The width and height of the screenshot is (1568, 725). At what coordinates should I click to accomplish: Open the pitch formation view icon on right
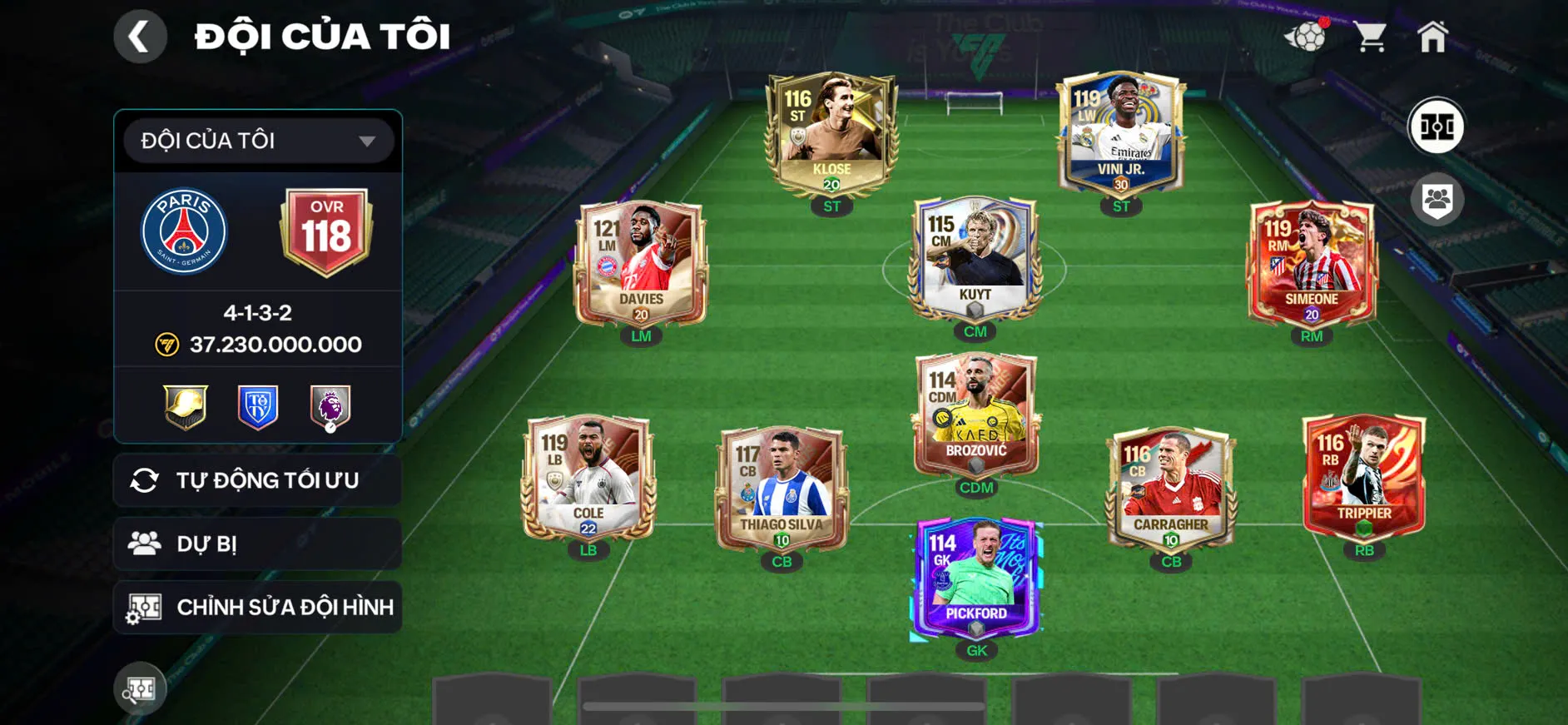(1438, 127)
